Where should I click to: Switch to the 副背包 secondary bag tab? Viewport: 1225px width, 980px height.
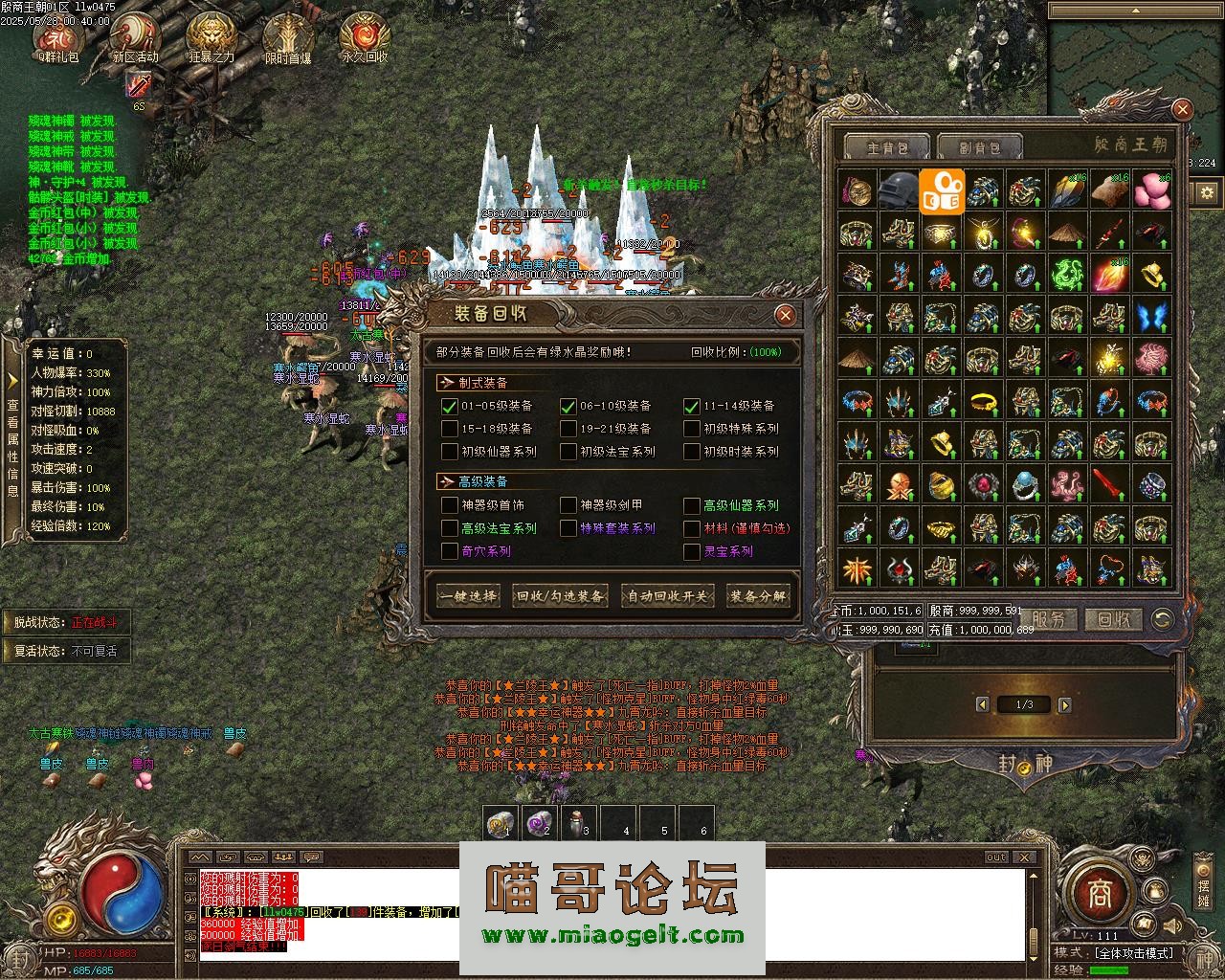979,147
